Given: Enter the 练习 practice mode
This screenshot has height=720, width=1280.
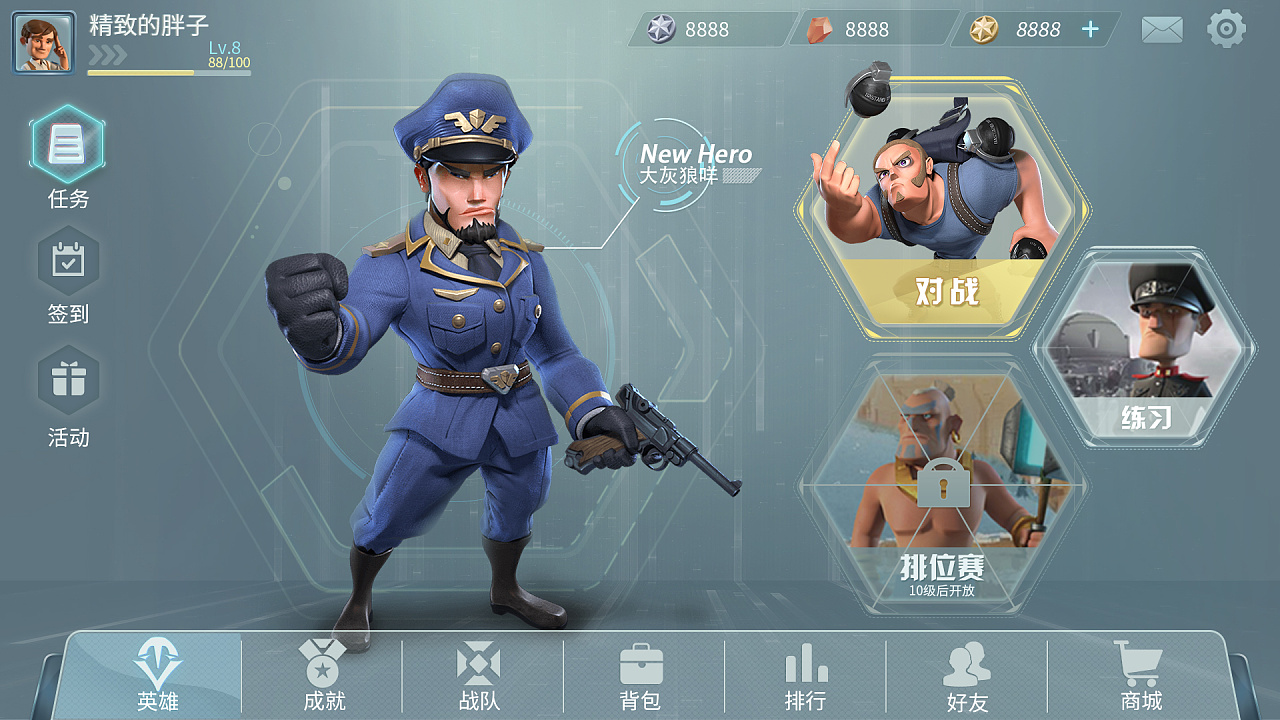Looking at the screenshot, I should pyautogui.click(x=1144, y=346).
